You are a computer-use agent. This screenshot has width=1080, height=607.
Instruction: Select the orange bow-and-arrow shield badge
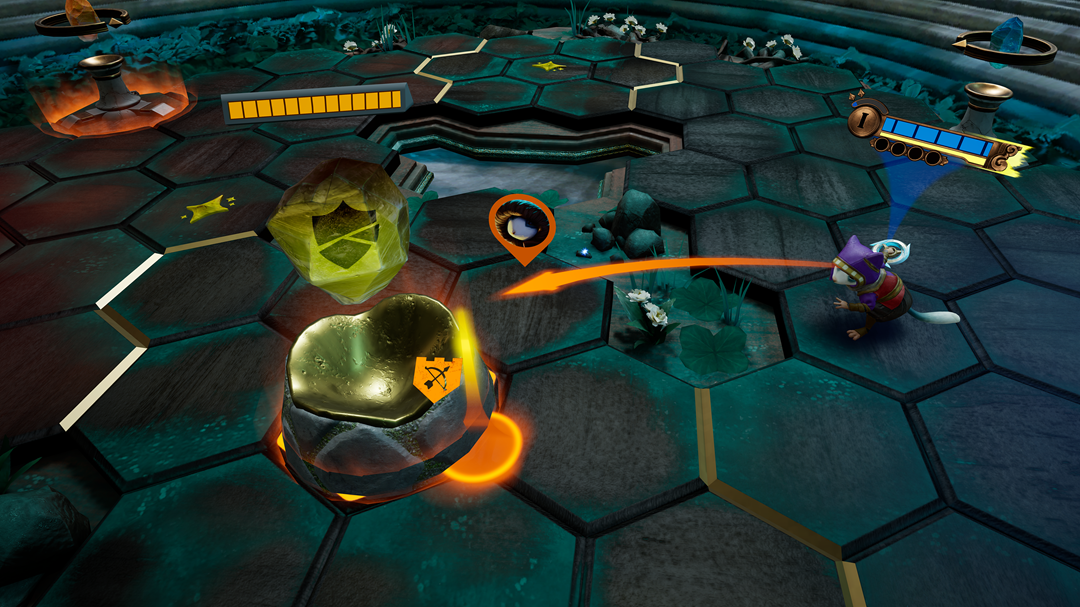point(434,377)
